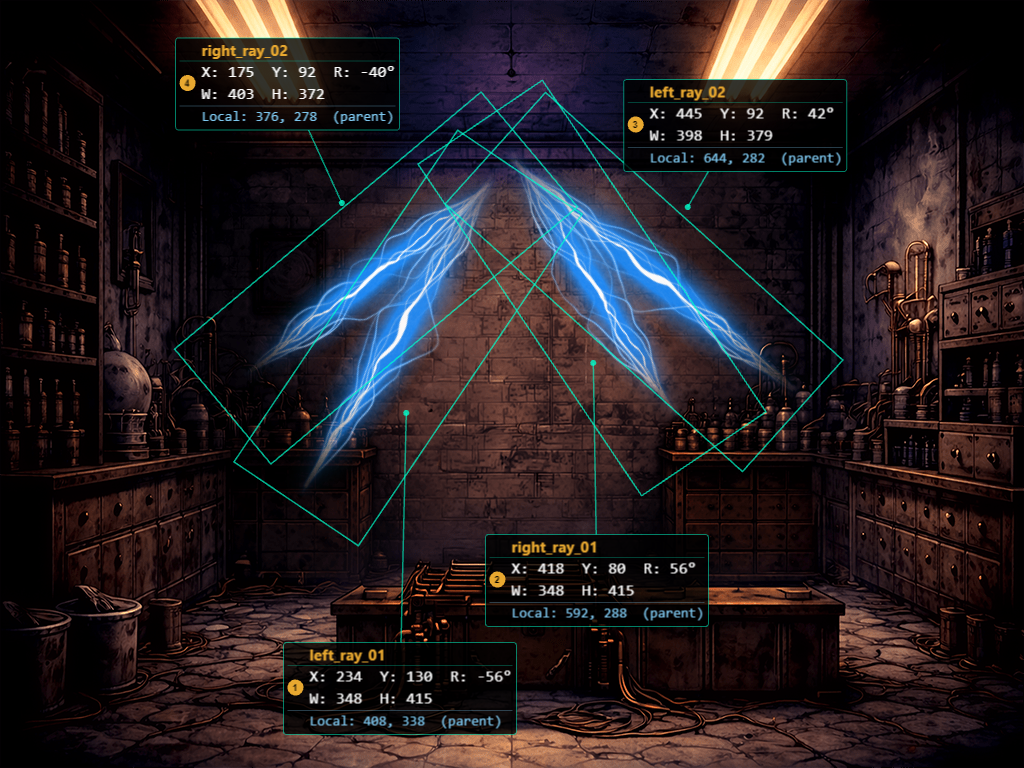Viewport: 1024px width, 768px height.
Task: Click the number 3 marker badge
Action: 635,125
